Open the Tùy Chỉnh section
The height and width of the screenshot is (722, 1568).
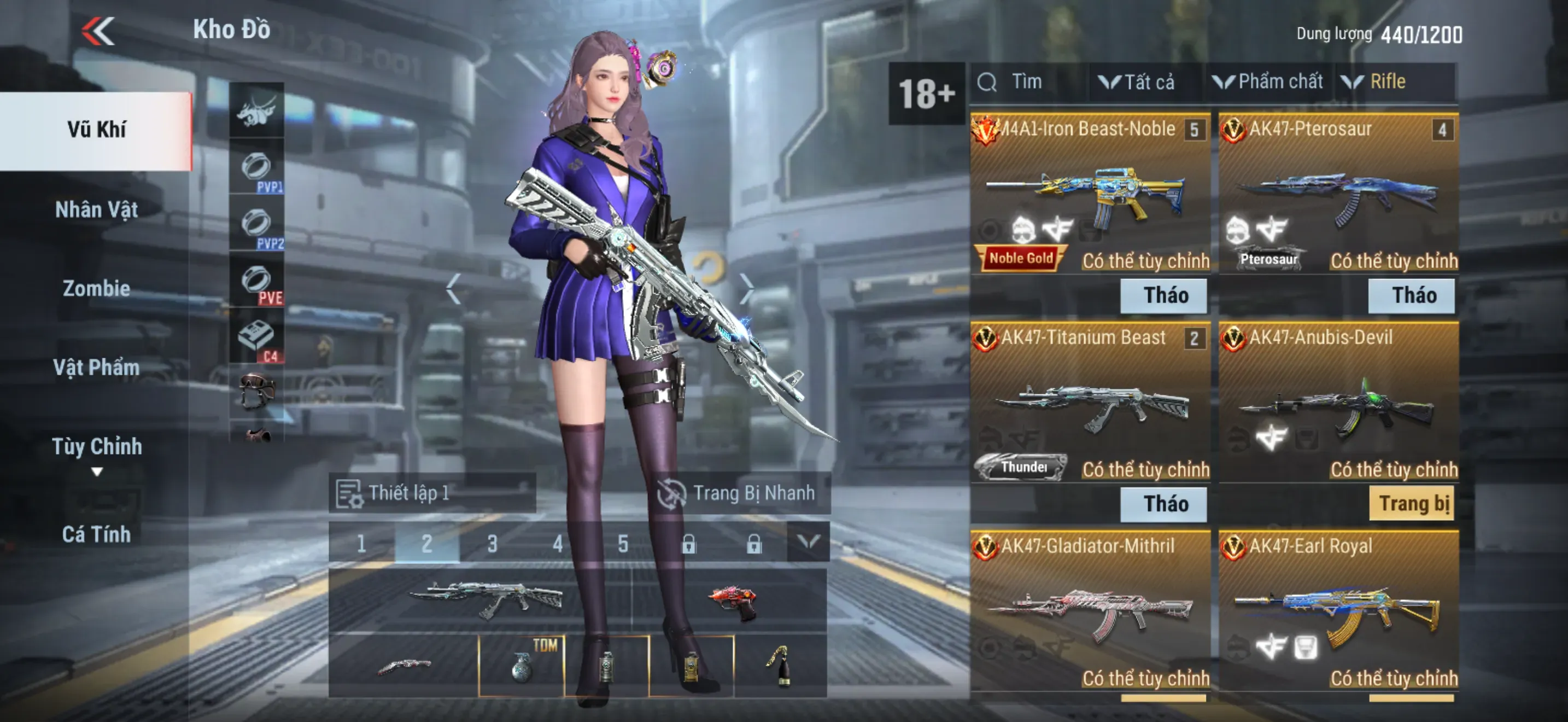[x=96, y=447]
